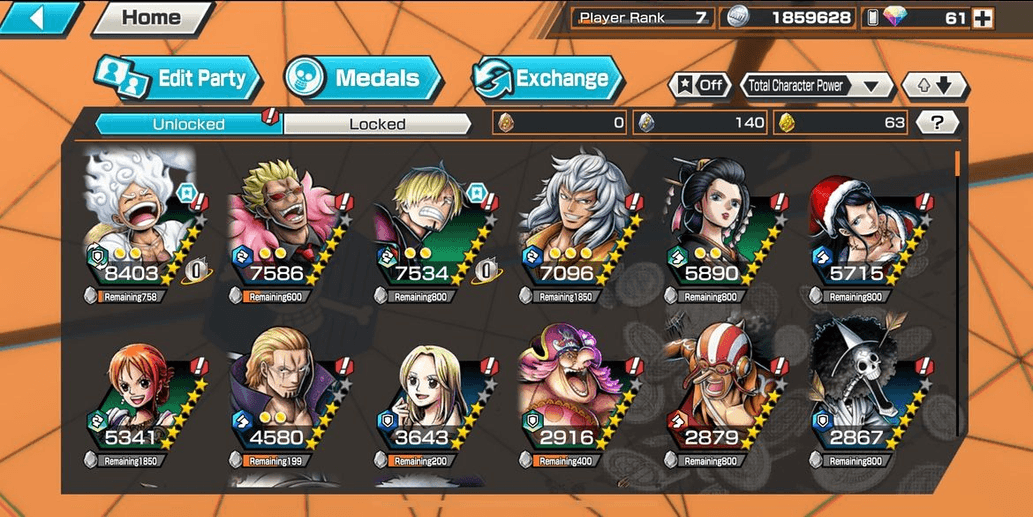Open the Exchange screen
The image size is (1033, 517).
click(547, 79)
